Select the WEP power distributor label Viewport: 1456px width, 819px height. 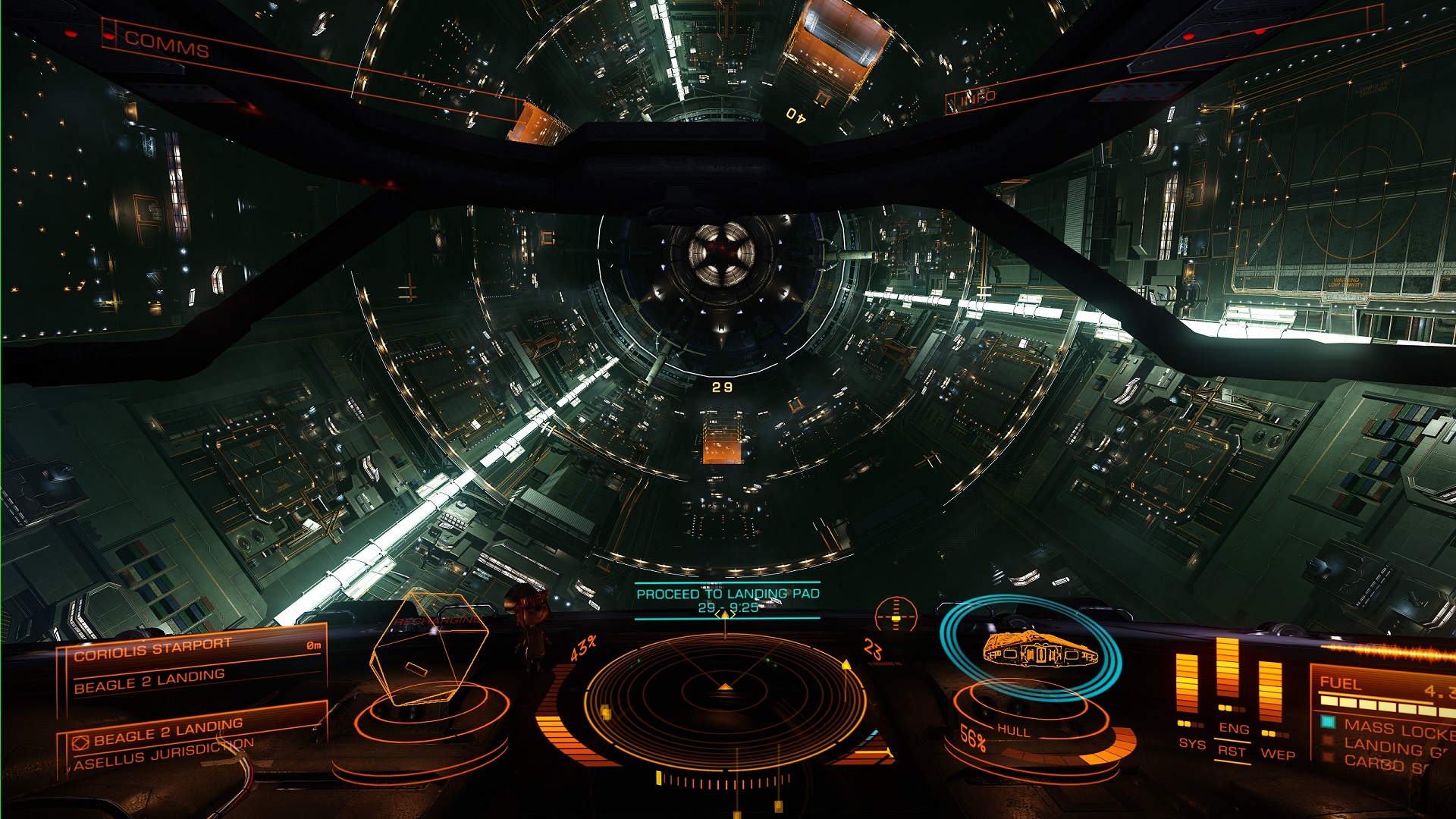click(1278, 755)
